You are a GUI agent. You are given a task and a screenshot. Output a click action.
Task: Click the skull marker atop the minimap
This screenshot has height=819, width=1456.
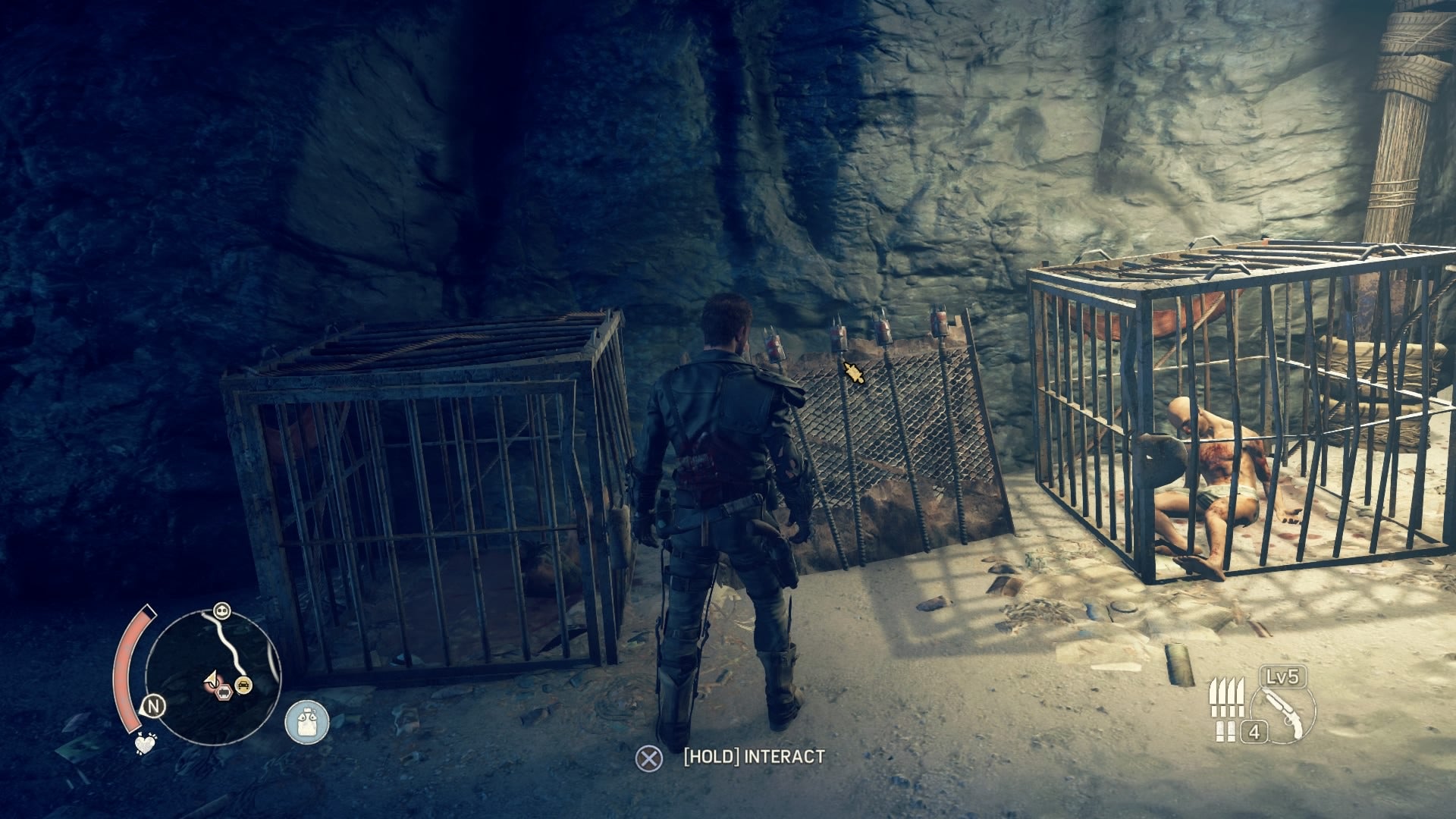[x=221, y=609]
